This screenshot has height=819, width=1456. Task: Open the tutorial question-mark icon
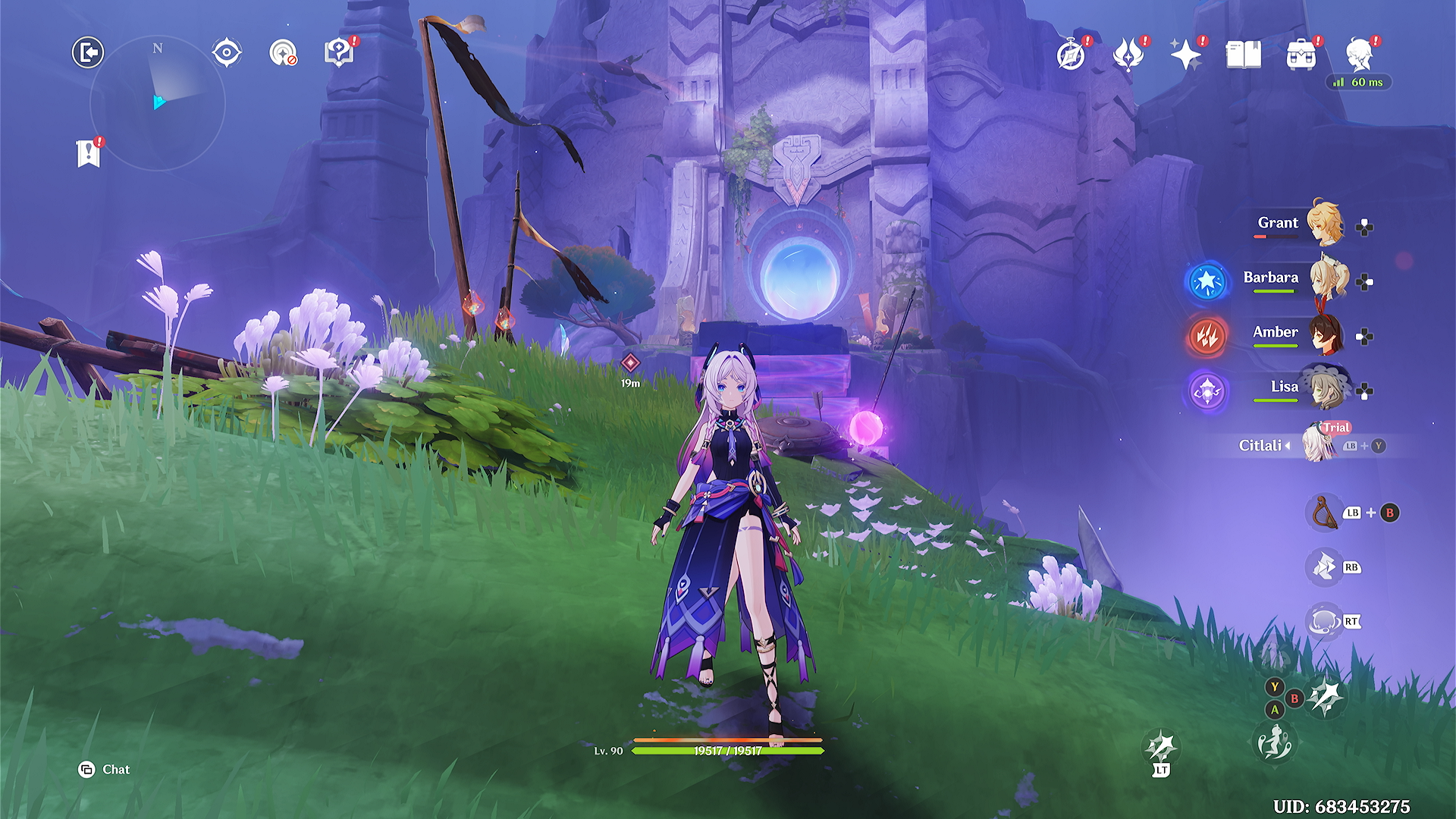click(x=339, y=52)
